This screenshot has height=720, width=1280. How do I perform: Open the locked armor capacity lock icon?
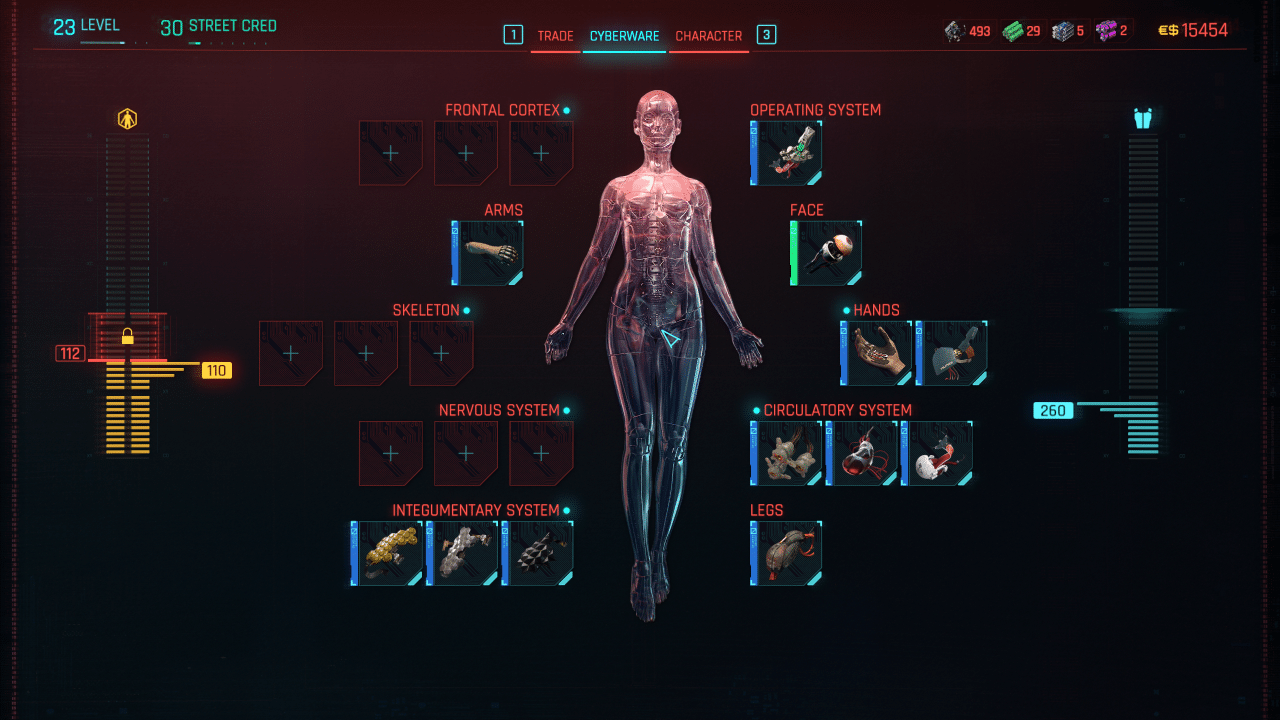(x=127, y=336)
